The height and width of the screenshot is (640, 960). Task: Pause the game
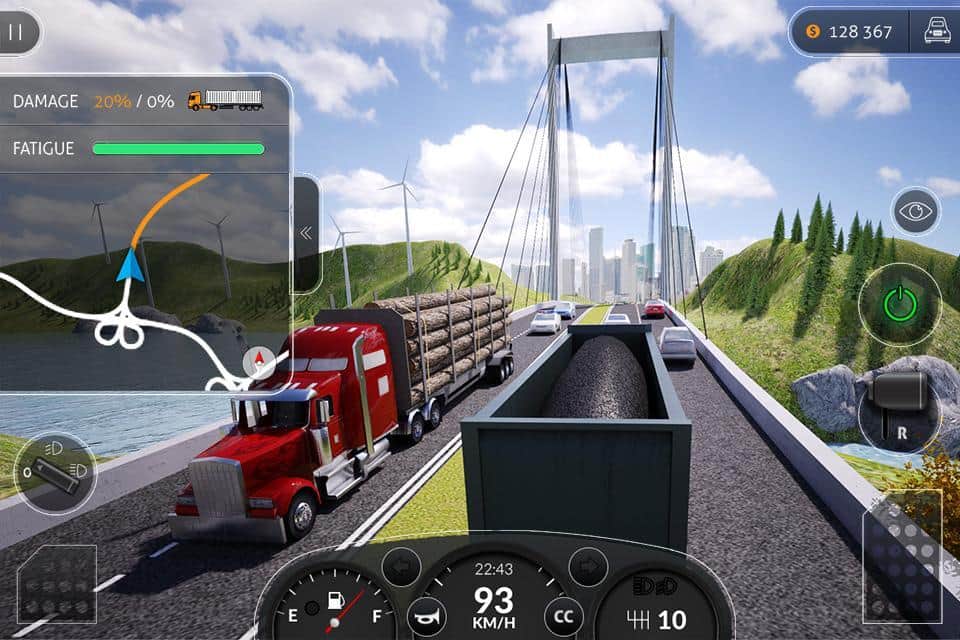(x=16, y=32)
